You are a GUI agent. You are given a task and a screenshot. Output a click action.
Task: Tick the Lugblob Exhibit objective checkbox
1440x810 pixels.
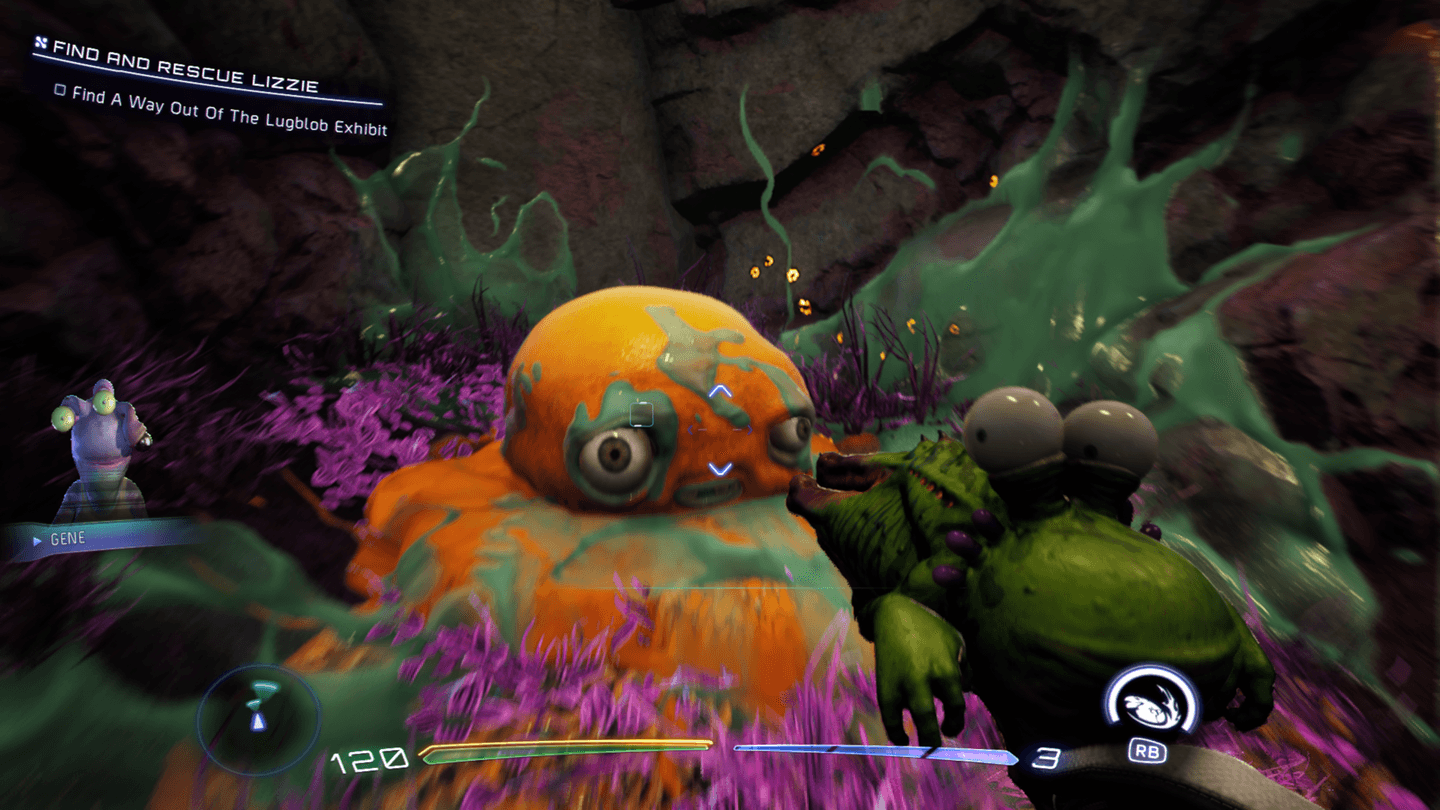tap(60, 90)
